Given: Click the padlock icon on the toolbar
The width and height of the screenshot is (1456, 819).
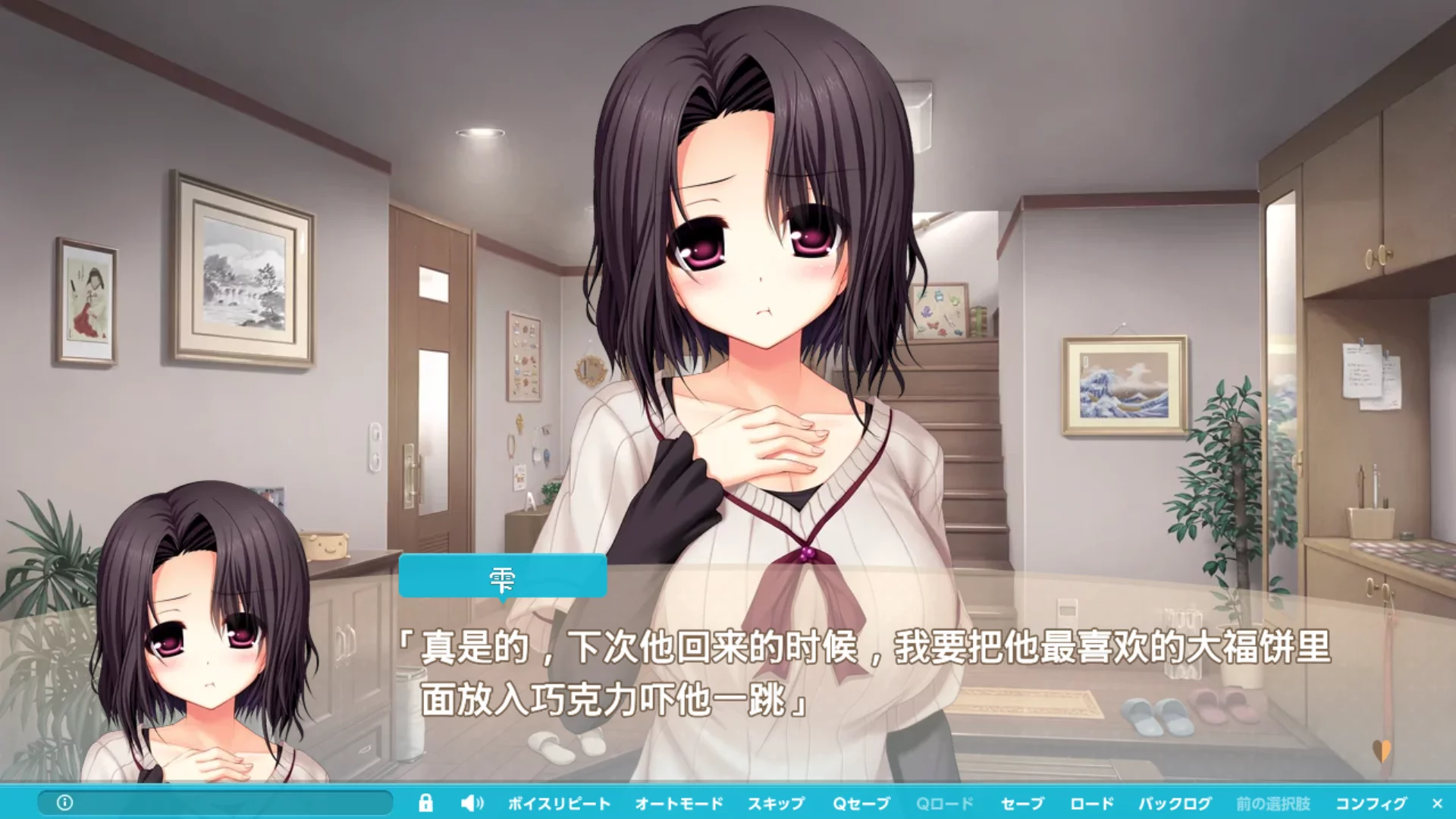Looking at the screenshot, I should [427, 803].
